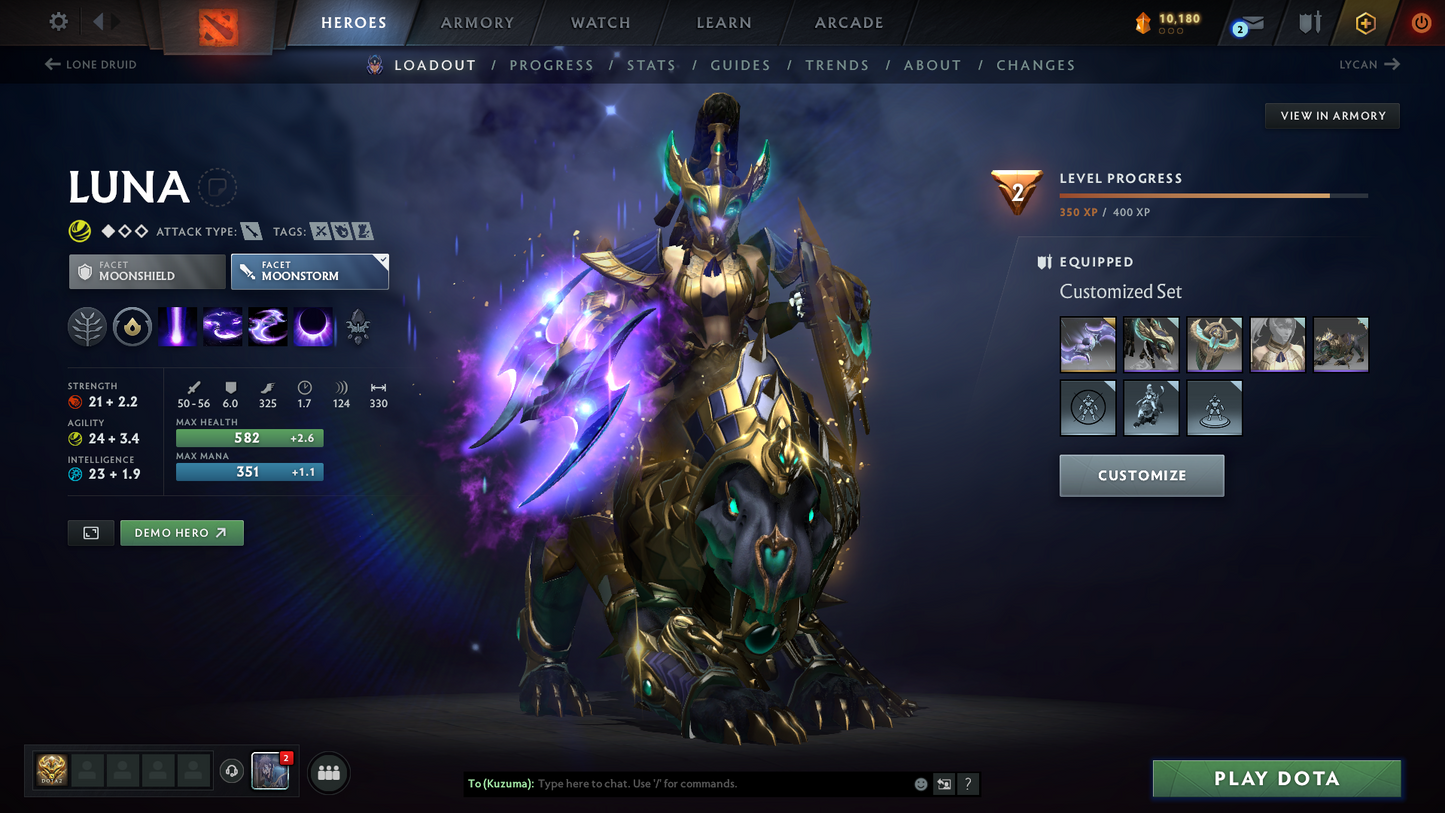Open Luna's talent tree icon
The height and width of the screenshot is (813, 1445).
[87, 326]
